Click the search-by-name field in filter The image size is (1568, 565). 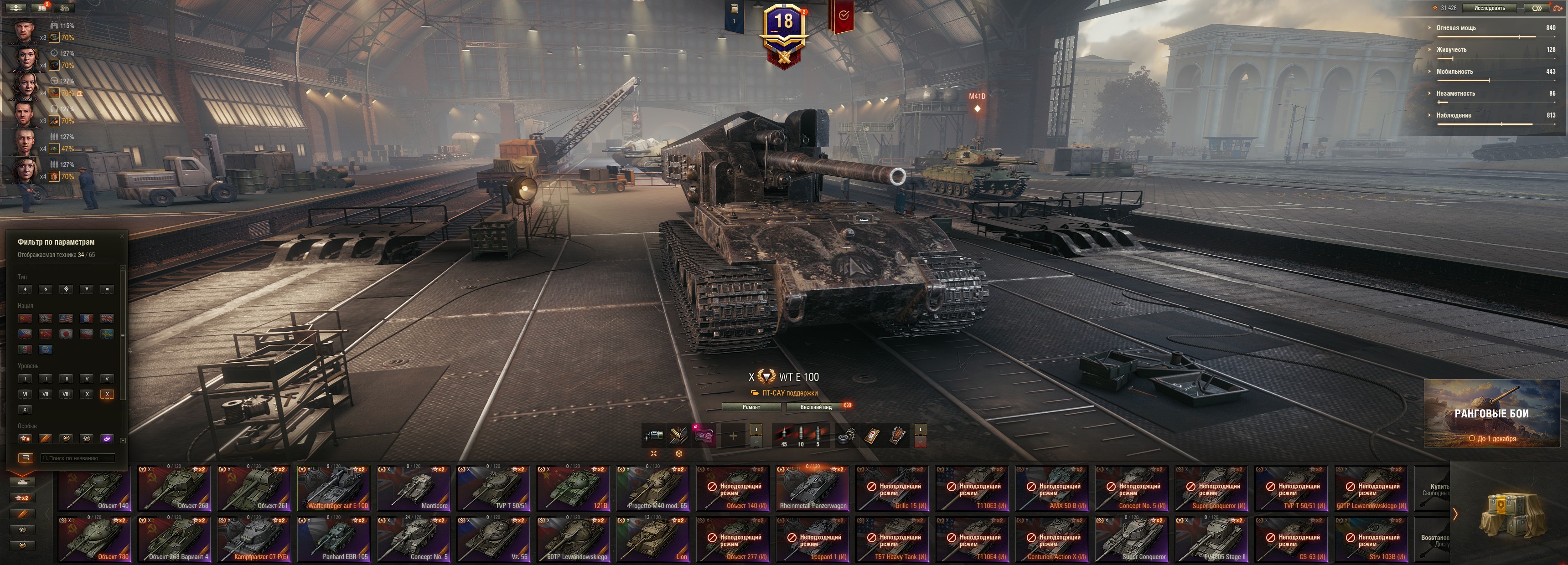click(x=78, y=458)
